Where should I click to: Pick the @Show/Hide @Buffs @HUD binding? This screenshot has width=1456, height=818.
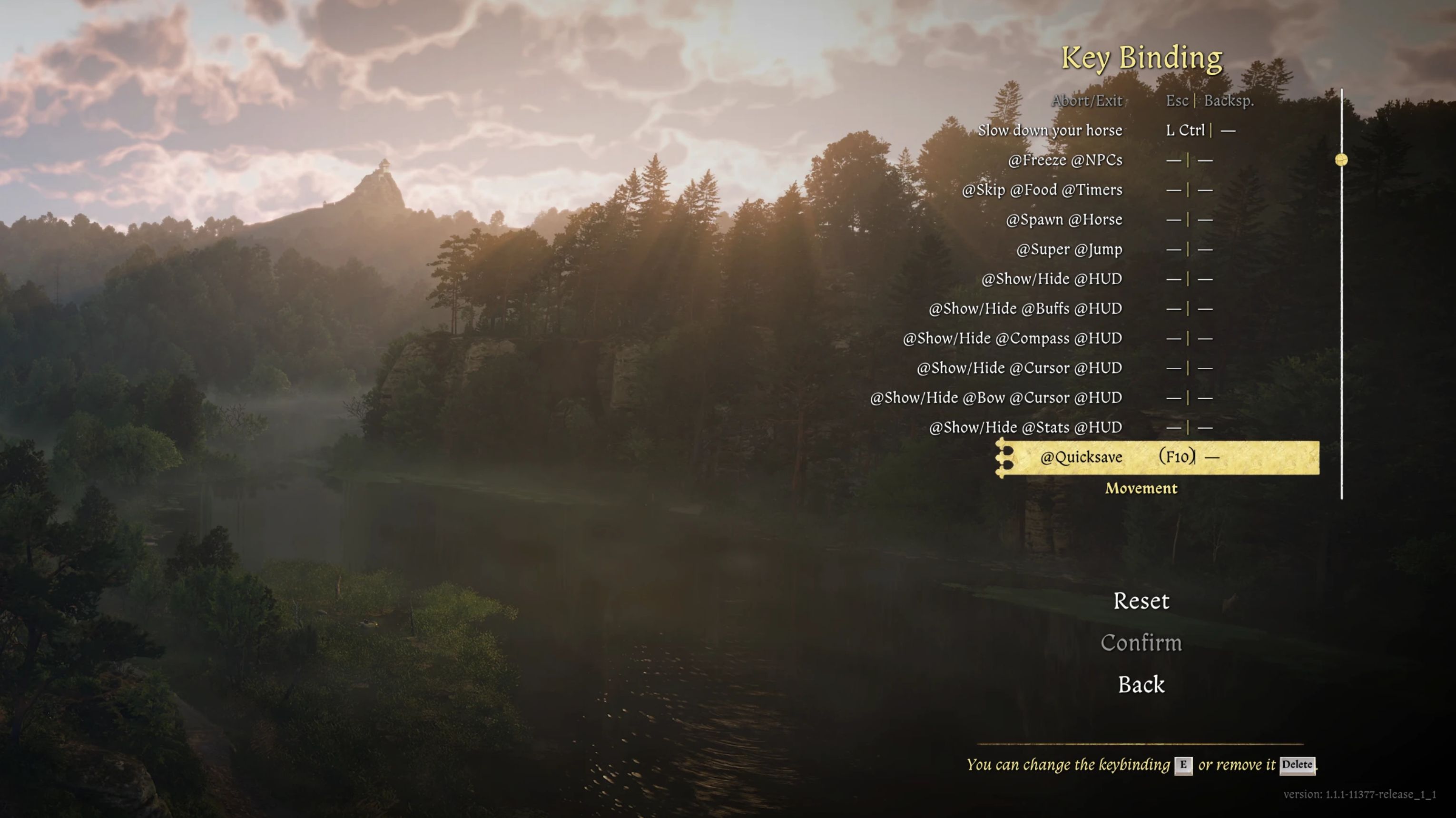(1025, 309)
